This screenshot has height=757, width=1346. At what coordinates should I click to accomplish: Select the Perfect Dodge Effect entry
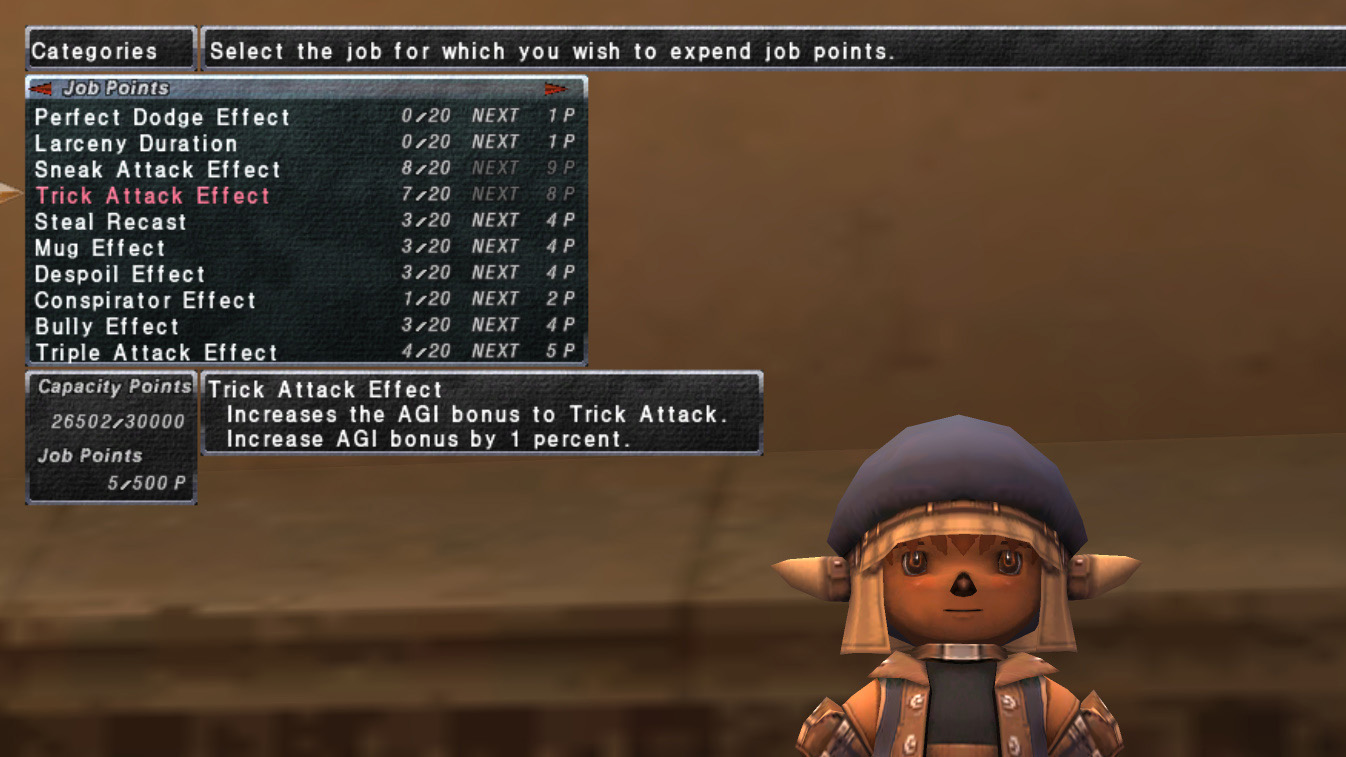click(x=160, y=117)
